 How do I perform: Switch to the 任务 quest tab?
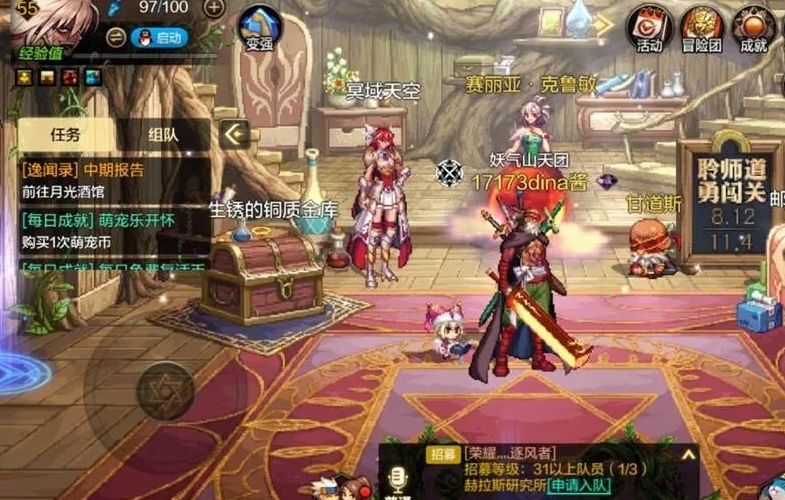(x=66, y=134)
